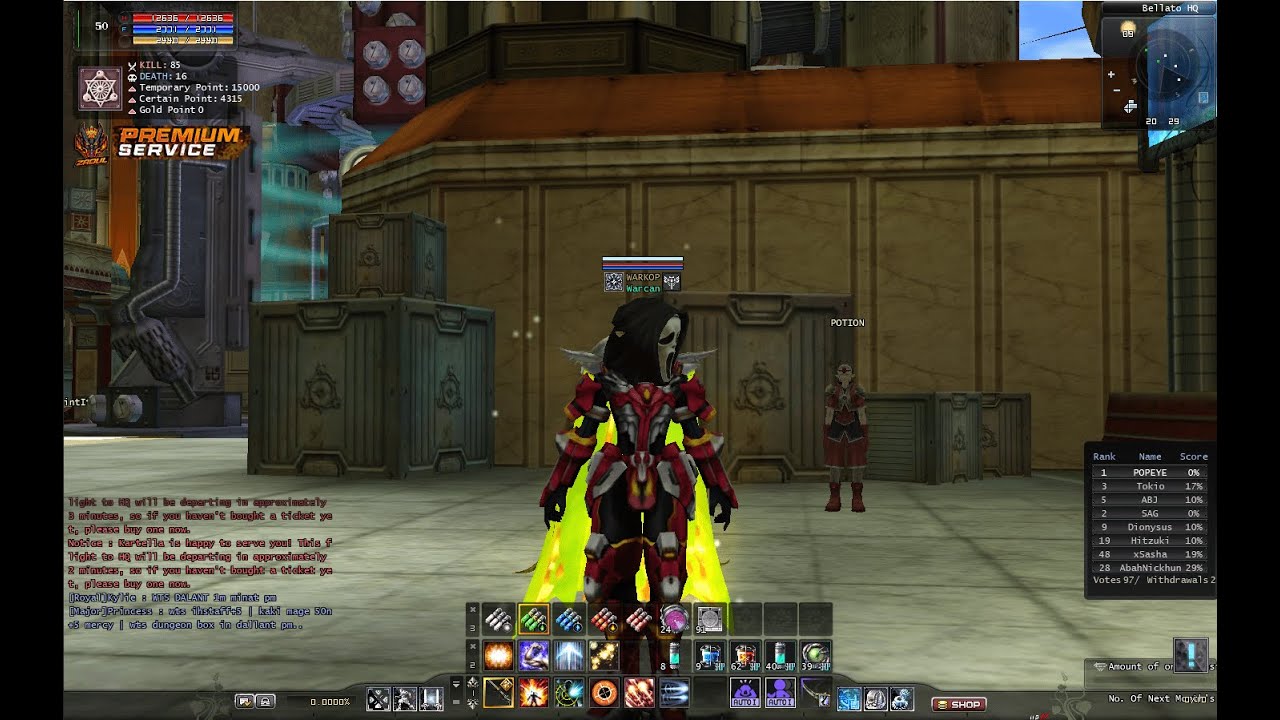Activate the fiery explosion skill icon
Image resolution: width=1280 pixels, height=720 pixels.
tap(498, 656)
